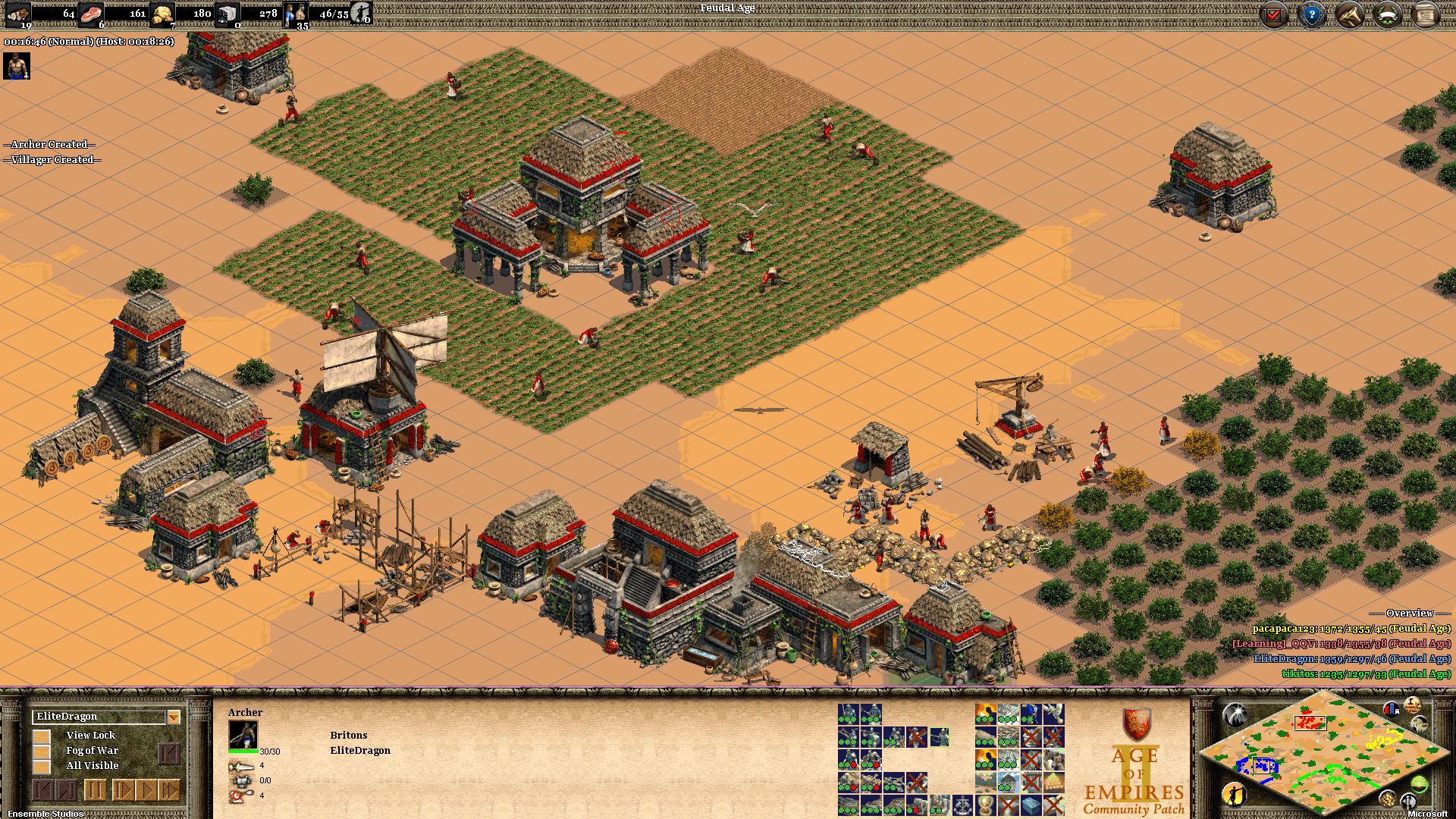This screenshot has height=819, width=1456.
Task: Play replay at normal speed
Action: pos(146,791)
